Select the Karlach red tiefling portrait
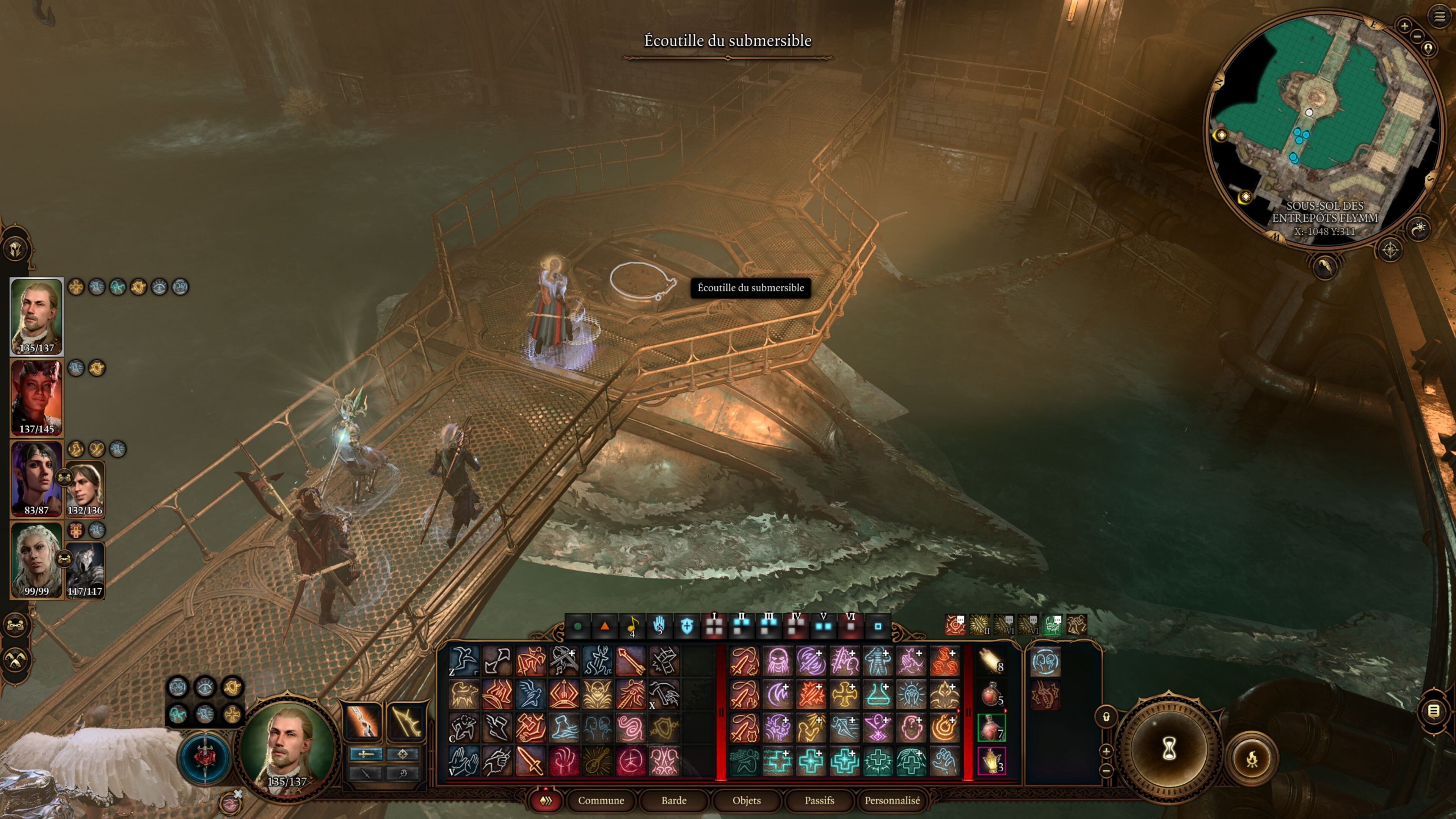Screen dimensions: 1456x819 click(37, 397)
